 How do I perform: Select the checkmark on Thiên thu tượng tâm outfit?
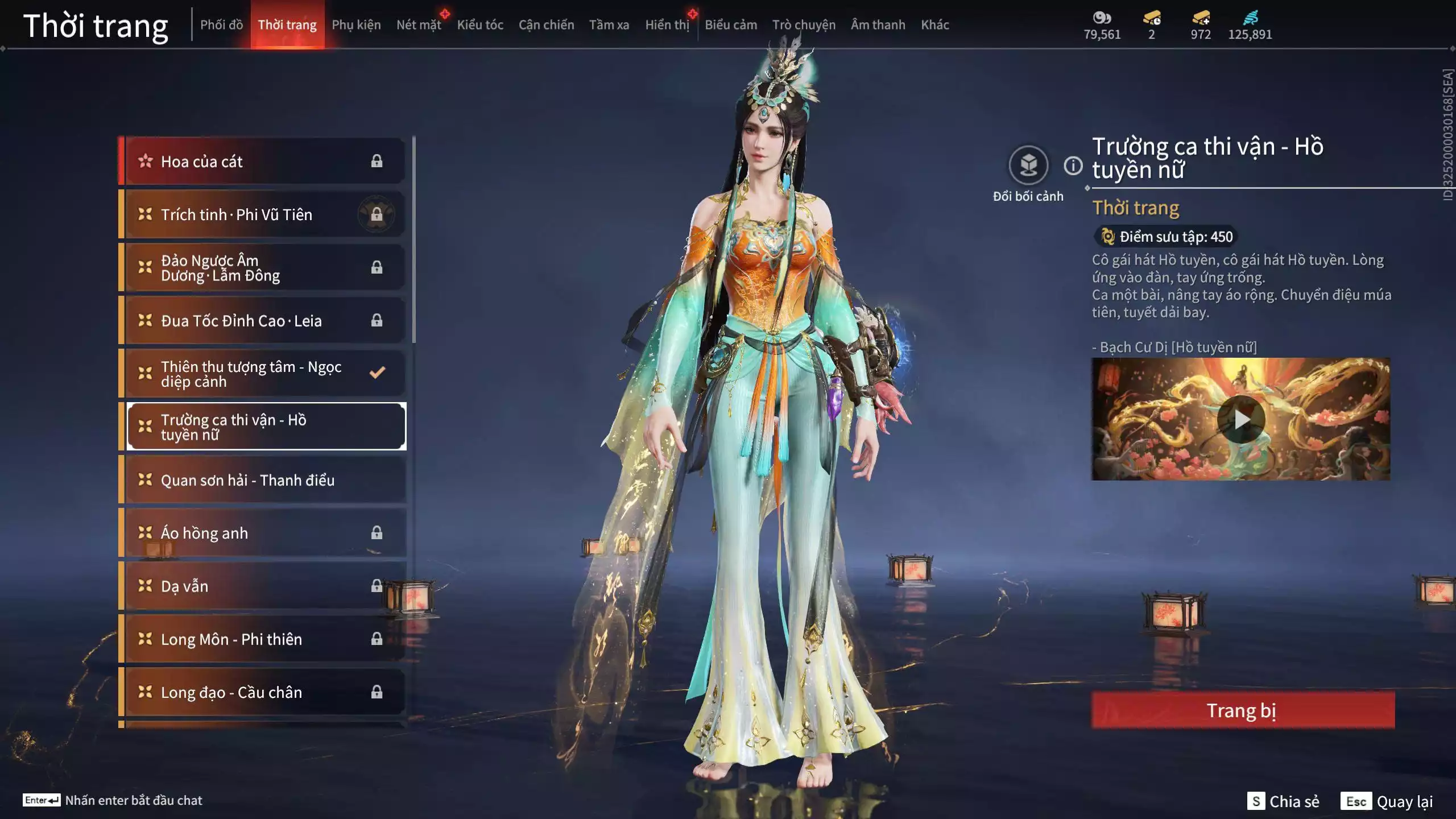376,373
